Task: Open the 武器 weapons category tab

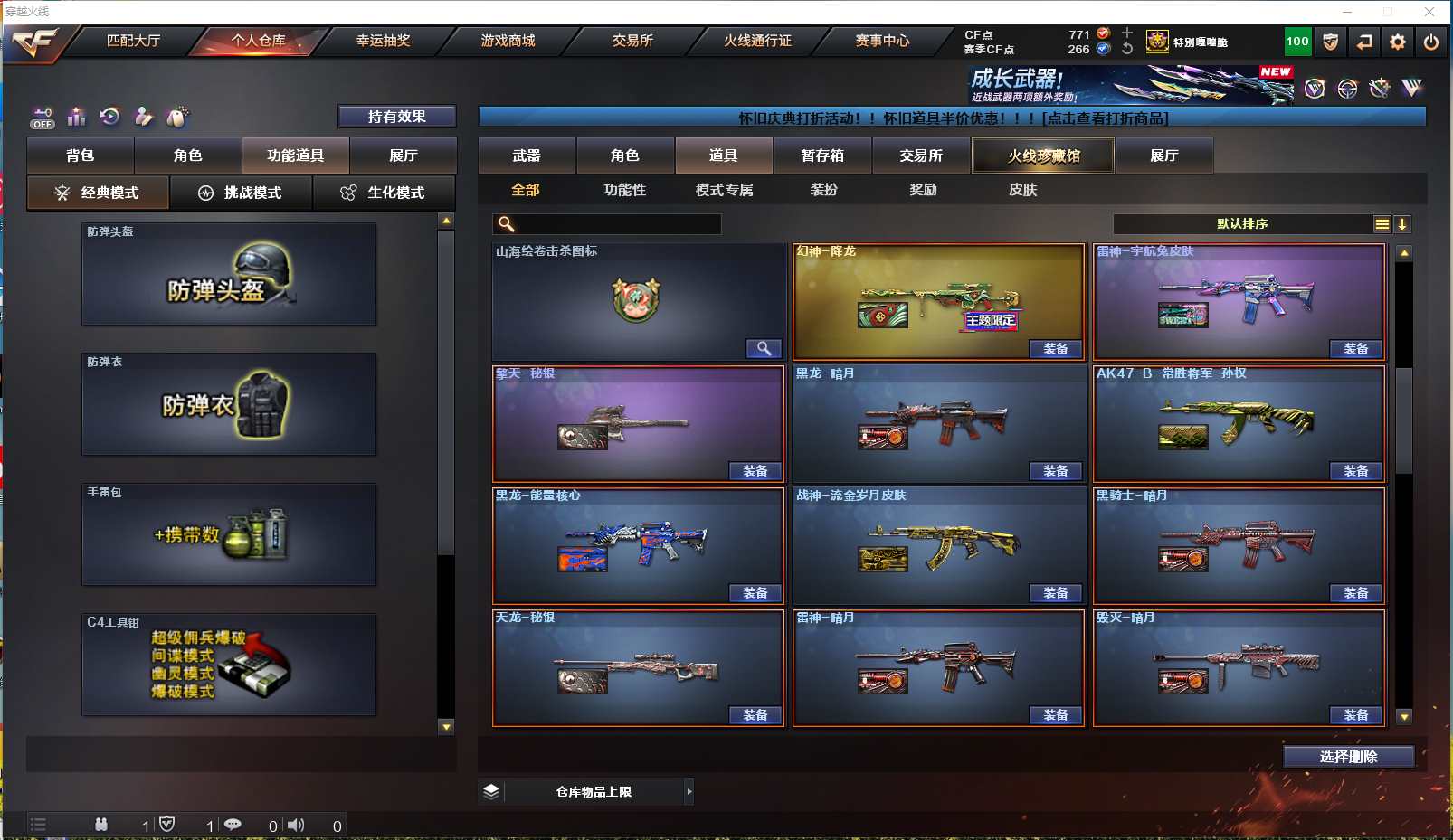Action: click(527, 156)
